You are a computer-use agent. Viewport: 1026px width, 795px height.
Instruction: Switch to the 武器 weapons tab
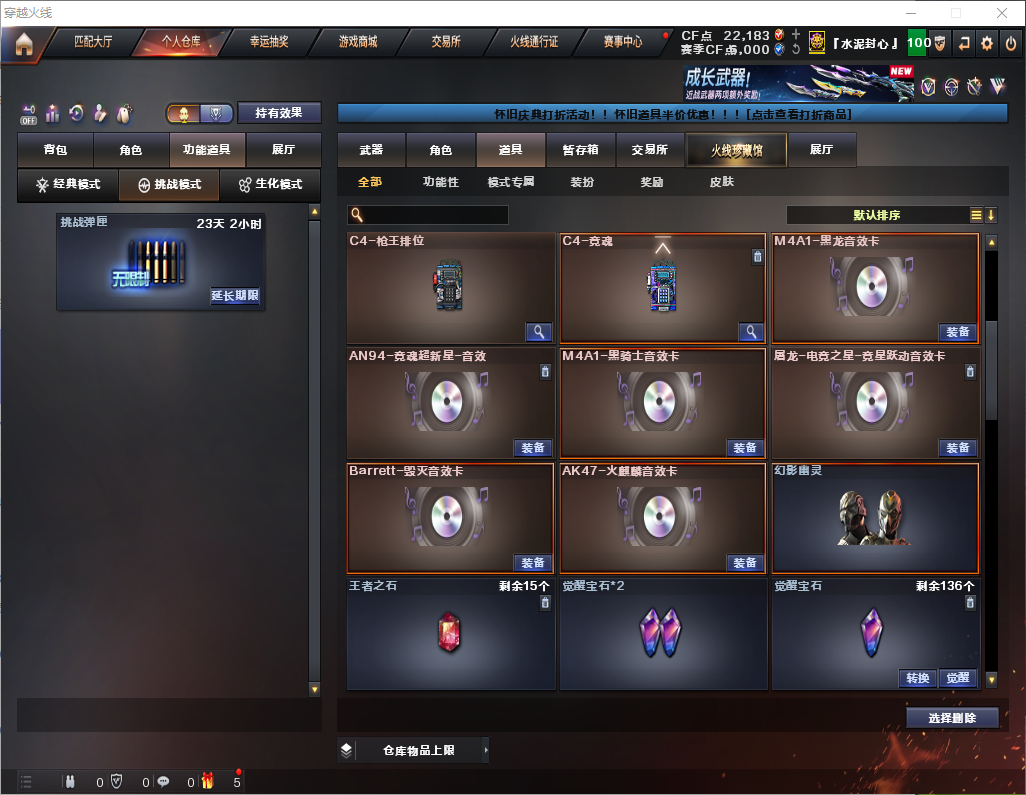pos(371,150)
